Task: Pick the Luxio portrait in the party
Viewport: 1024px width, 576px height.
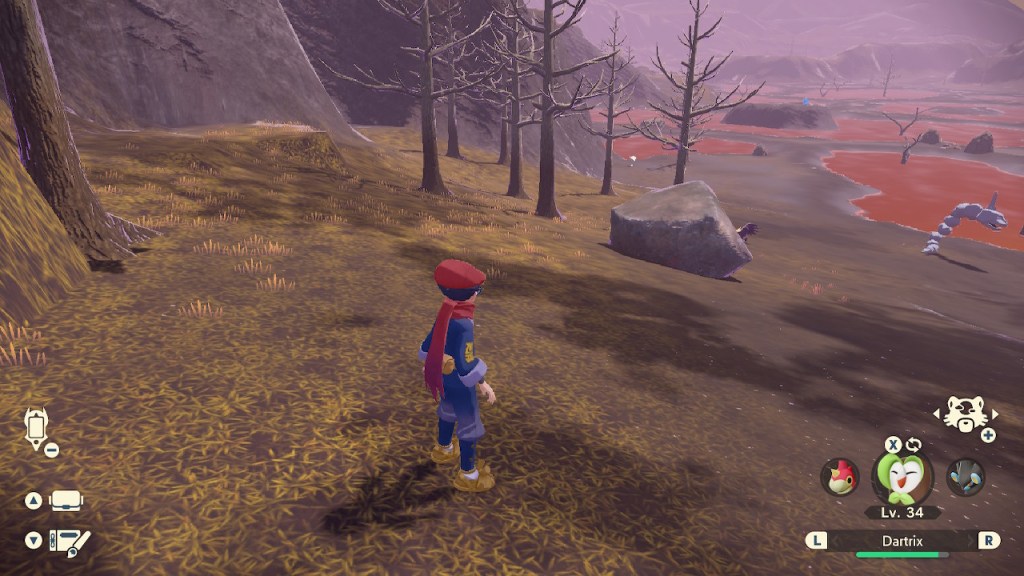Action: [x=966, y=477]
